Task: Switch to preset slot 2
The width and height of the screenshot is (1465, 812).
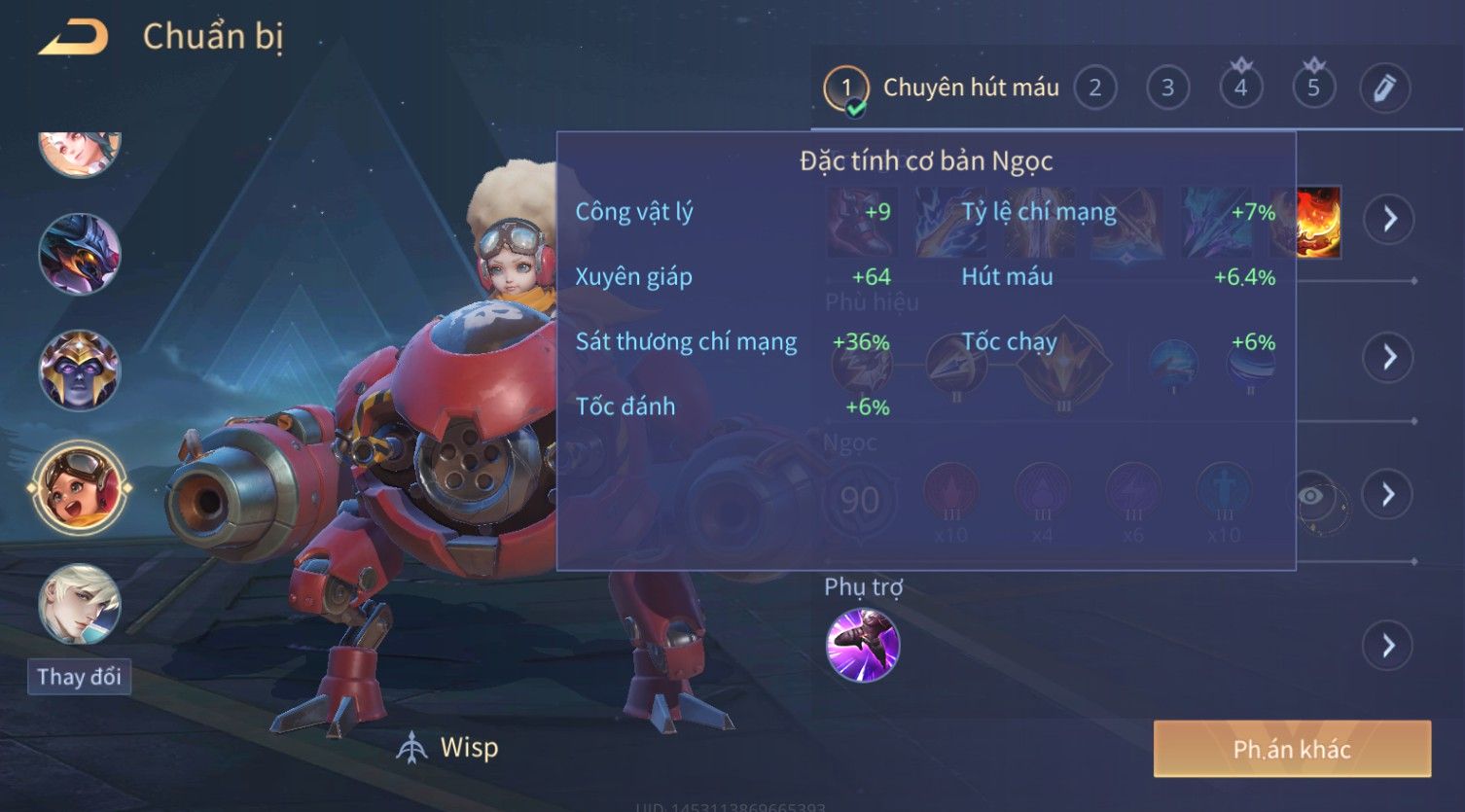Action: click(x=1095, y=88)
